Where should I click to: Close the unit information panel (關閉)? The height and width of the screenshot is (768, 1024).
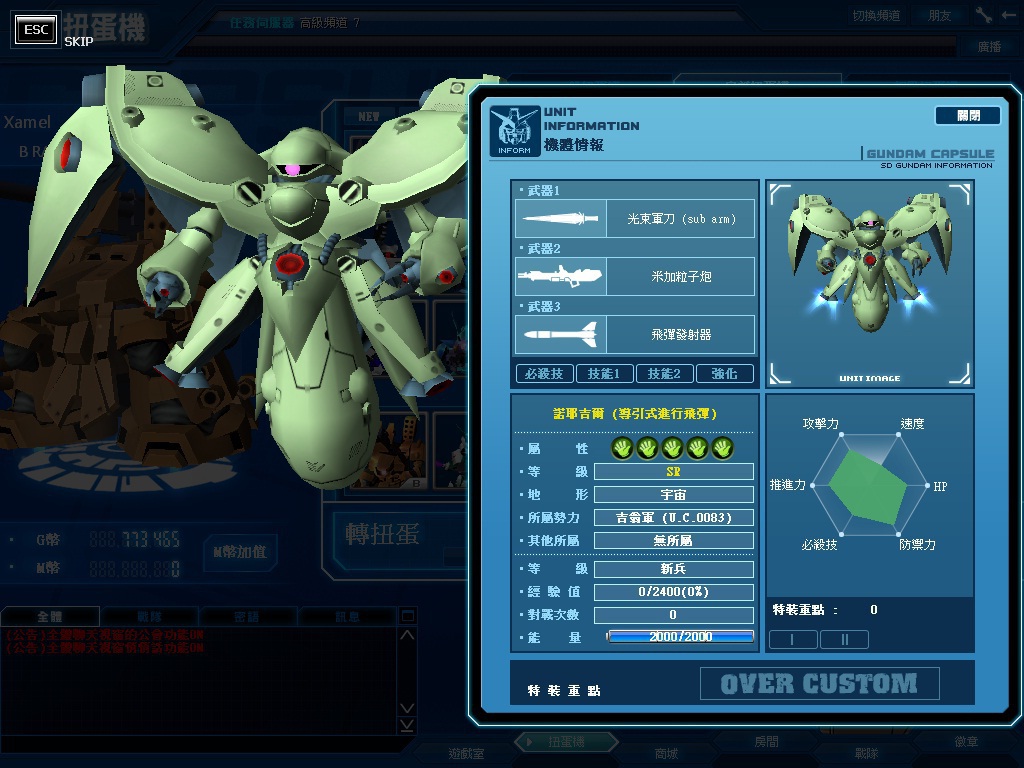(x=967, y=116)
